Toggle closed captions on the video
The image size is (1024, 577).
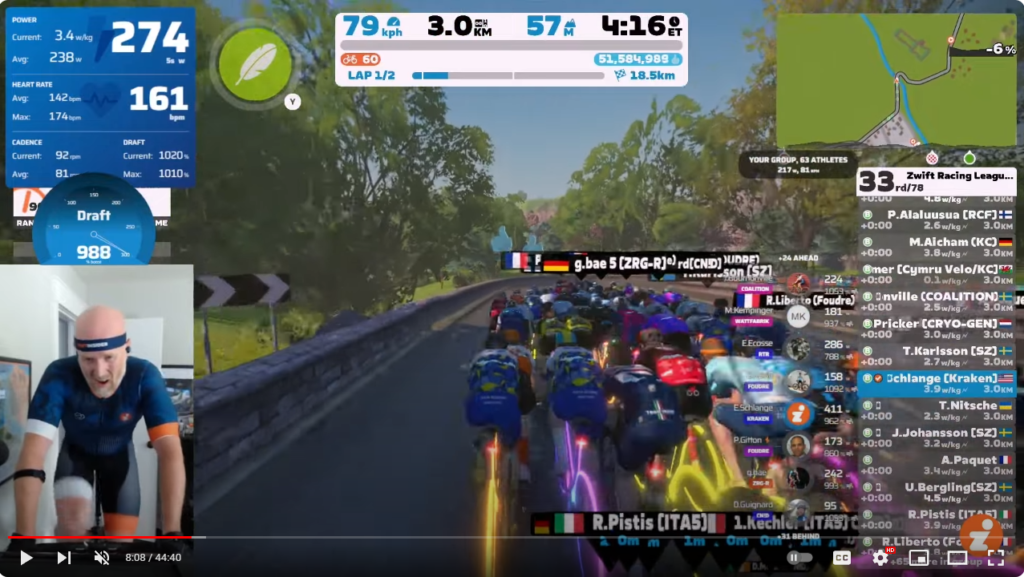pos(842,557)
